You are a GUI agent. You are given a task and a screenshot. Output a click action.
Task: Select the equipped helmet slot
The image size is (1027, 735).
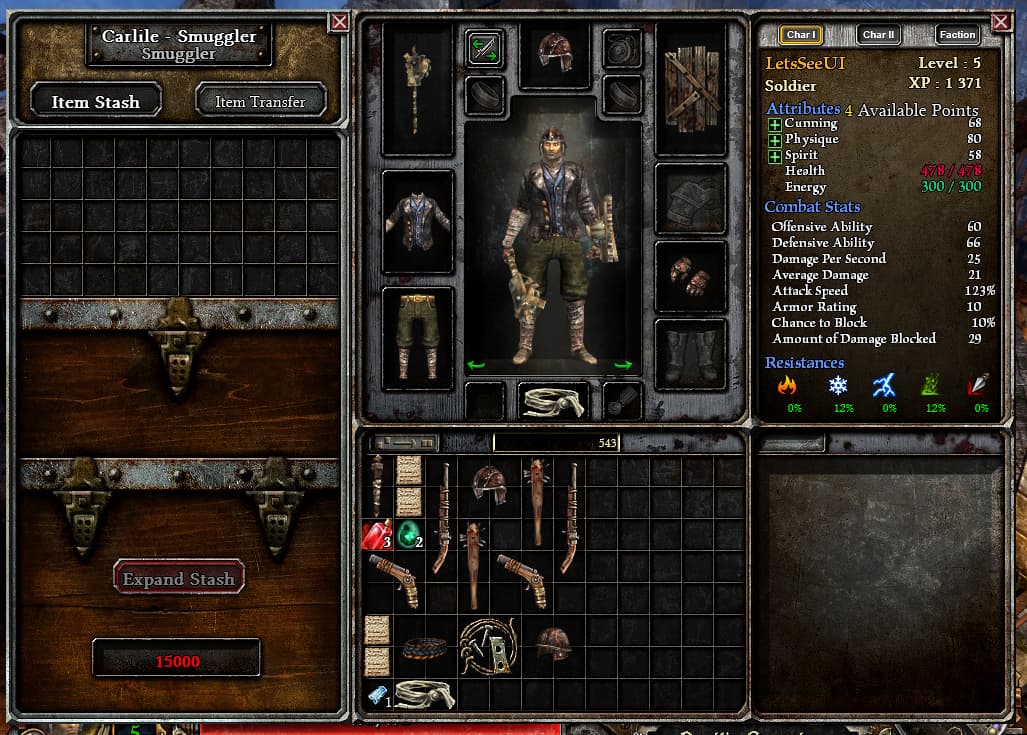(x=554, y=52)
